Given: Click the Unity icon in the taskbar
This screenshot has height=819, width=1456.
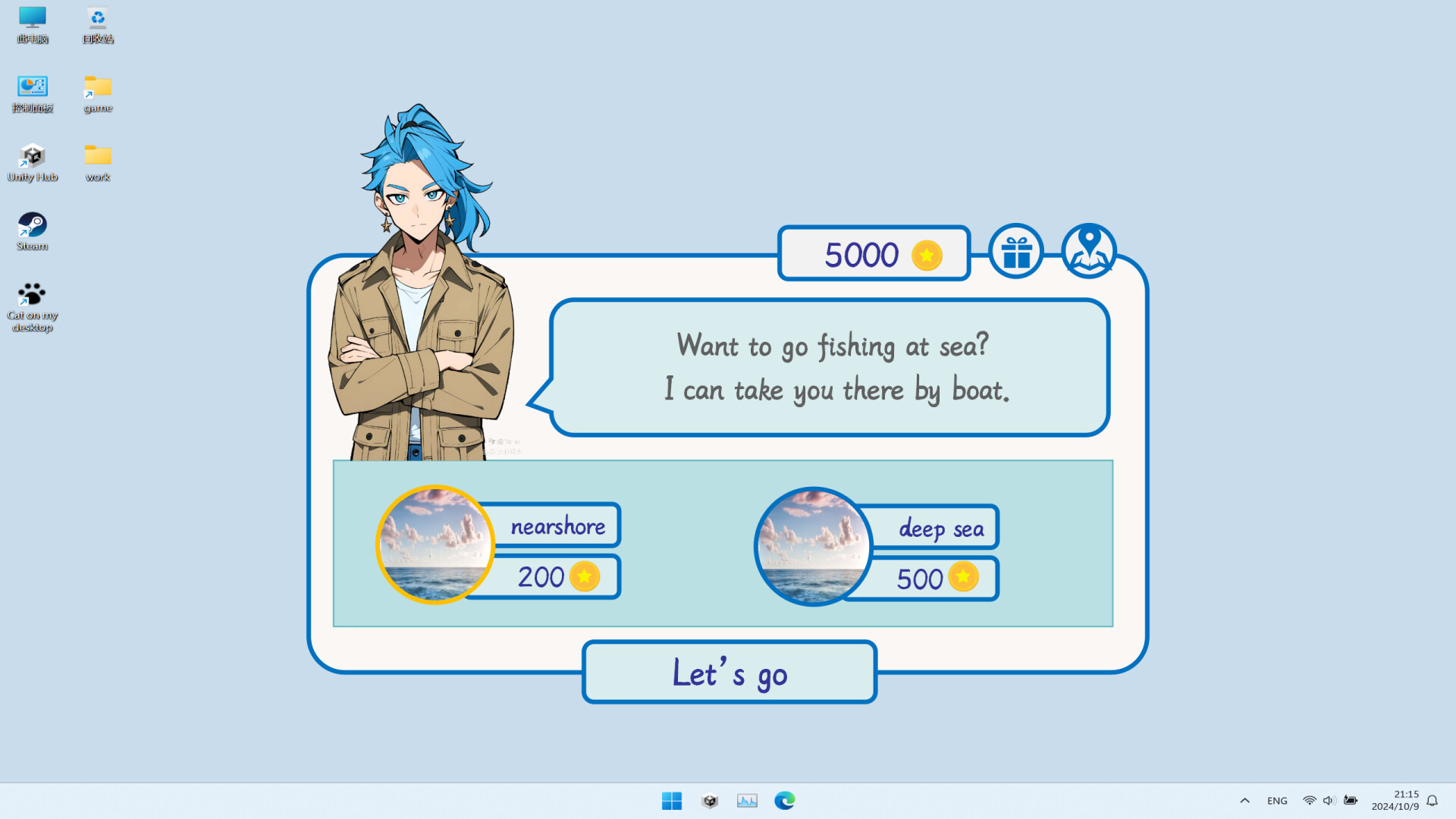Looking at the screenshot, I should [709, 800].
